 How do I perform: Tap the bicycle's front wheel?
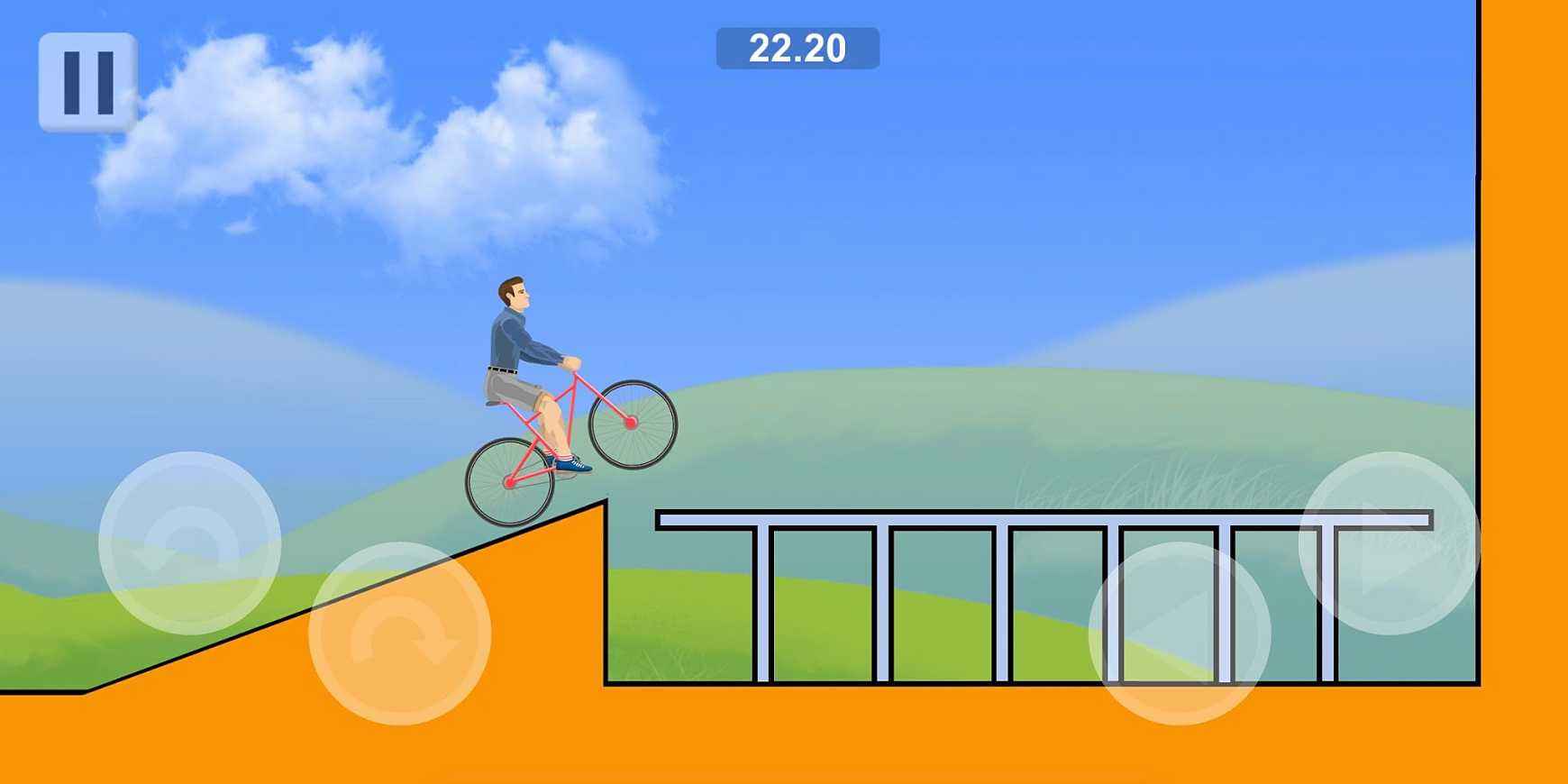pos(631,424)
